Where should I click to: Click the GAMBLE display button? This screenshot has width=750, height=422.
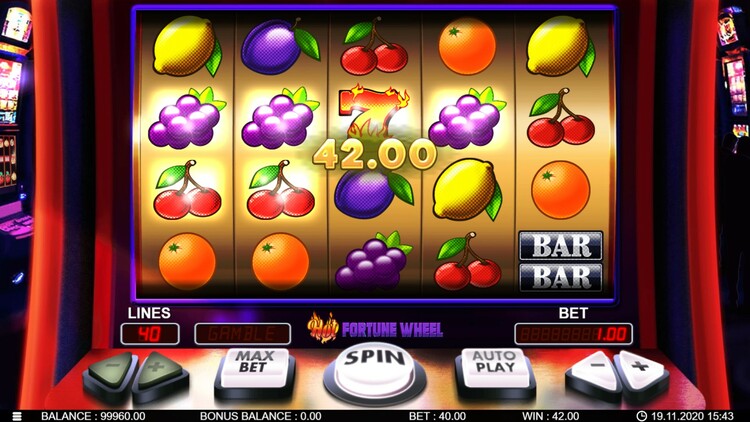click(x=242, y=333)
